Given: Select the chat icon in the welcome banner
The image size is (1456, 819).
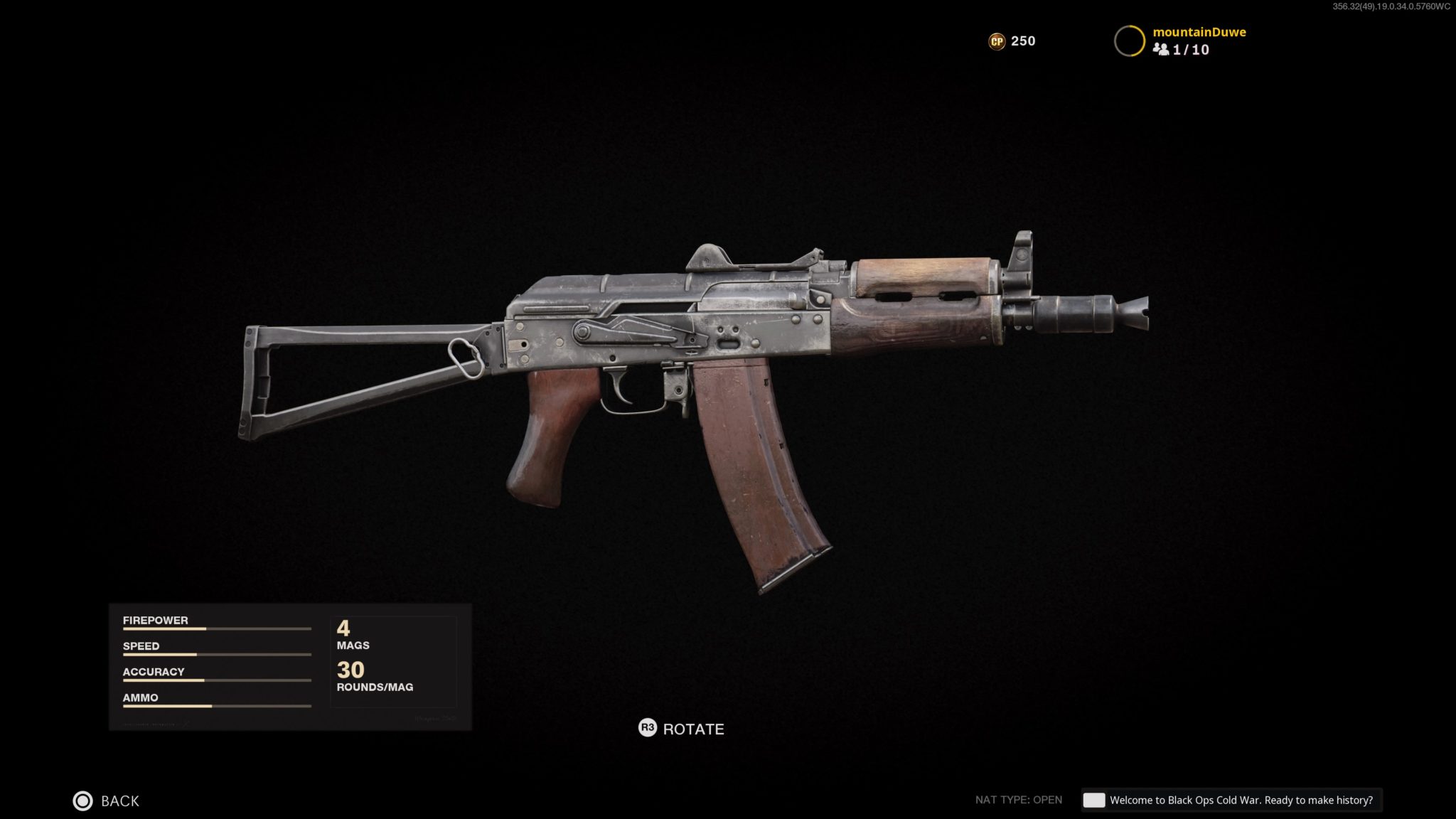Looking at the screenshot, I should (x=1095, y=800).
